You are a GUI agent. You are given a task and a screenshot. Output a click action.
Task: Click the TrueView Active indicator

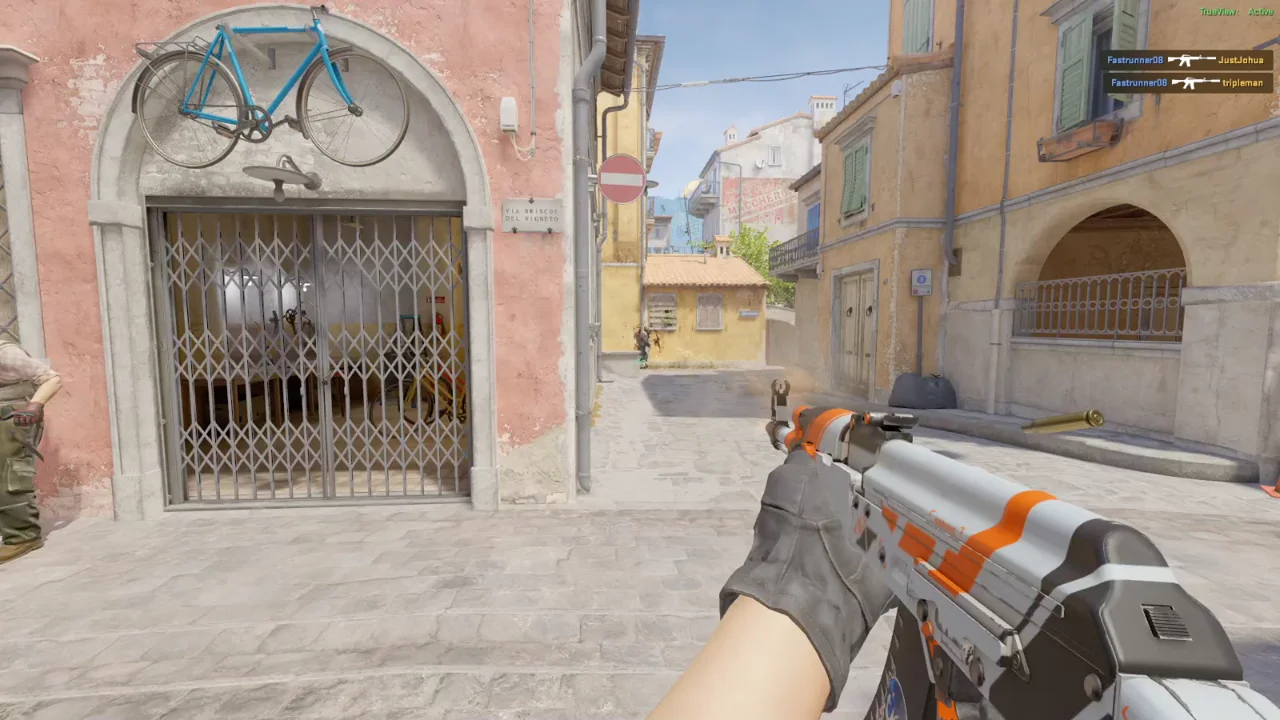click(x=1236, y=12)
